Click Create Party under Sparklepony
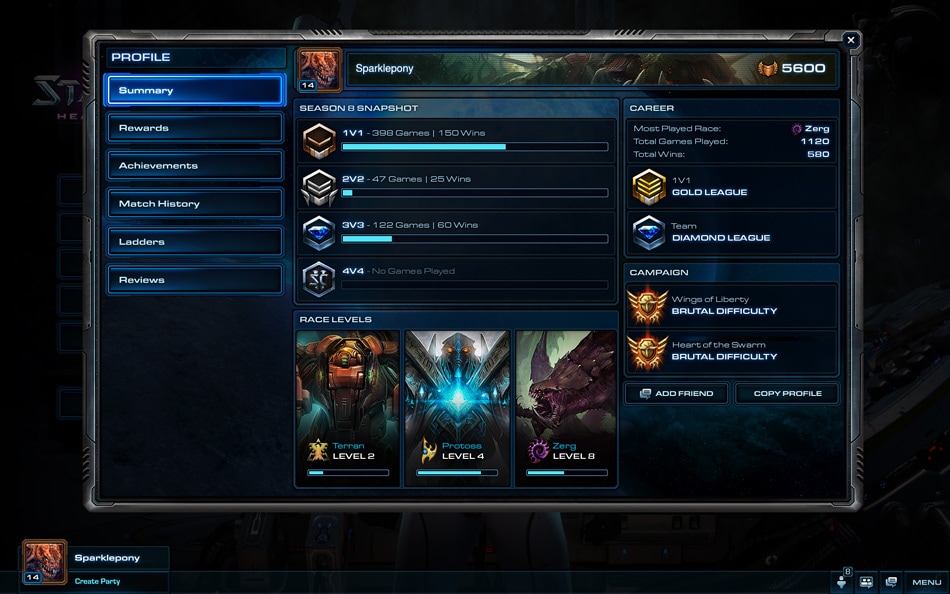The height and width of the screenshot is (594, 950). [x=98, y=581]
